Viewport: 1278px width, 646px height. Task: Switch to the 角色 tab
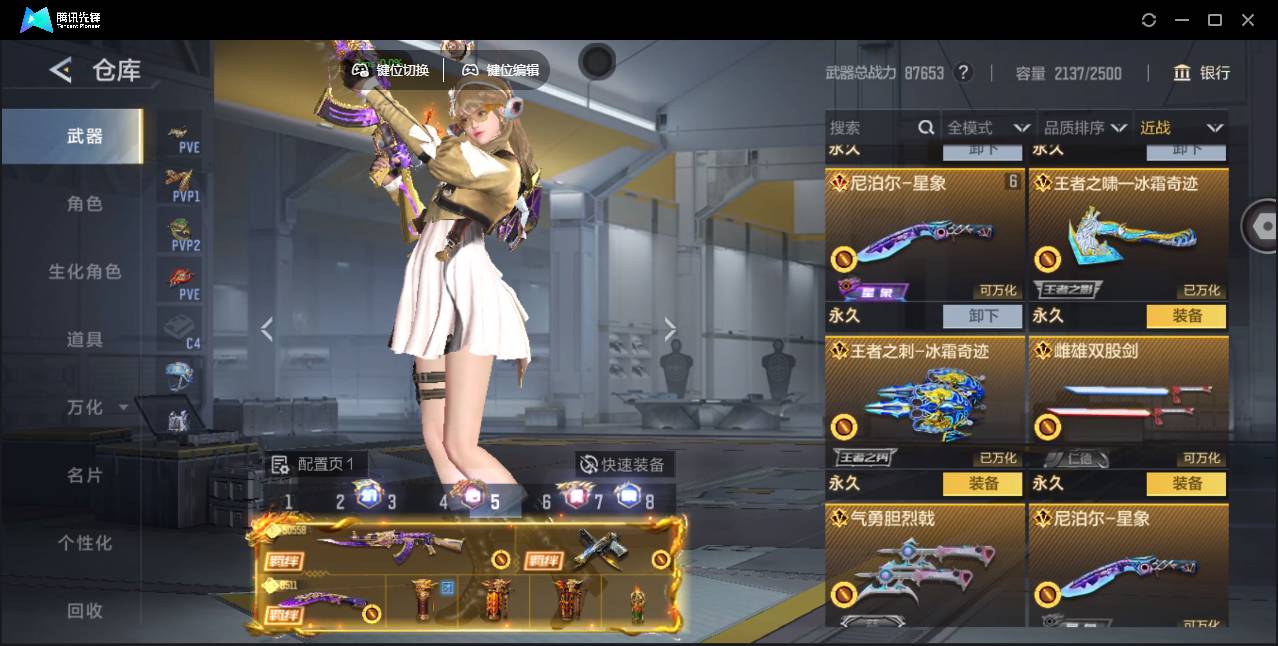[84, 204]
